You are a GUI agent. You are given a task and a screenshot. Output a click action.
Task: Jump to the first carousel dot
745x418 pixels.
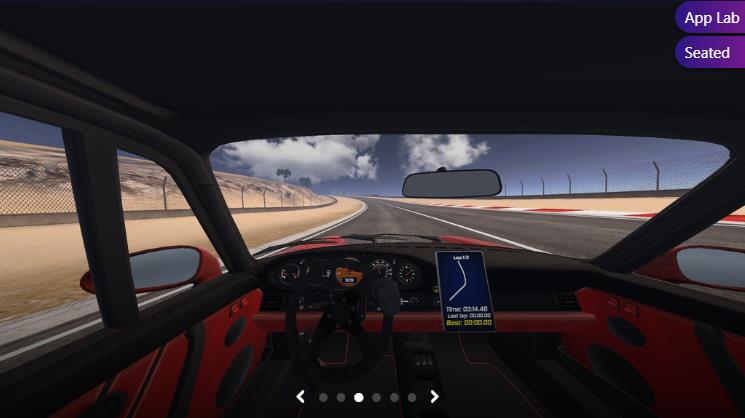tap(323, 397)
